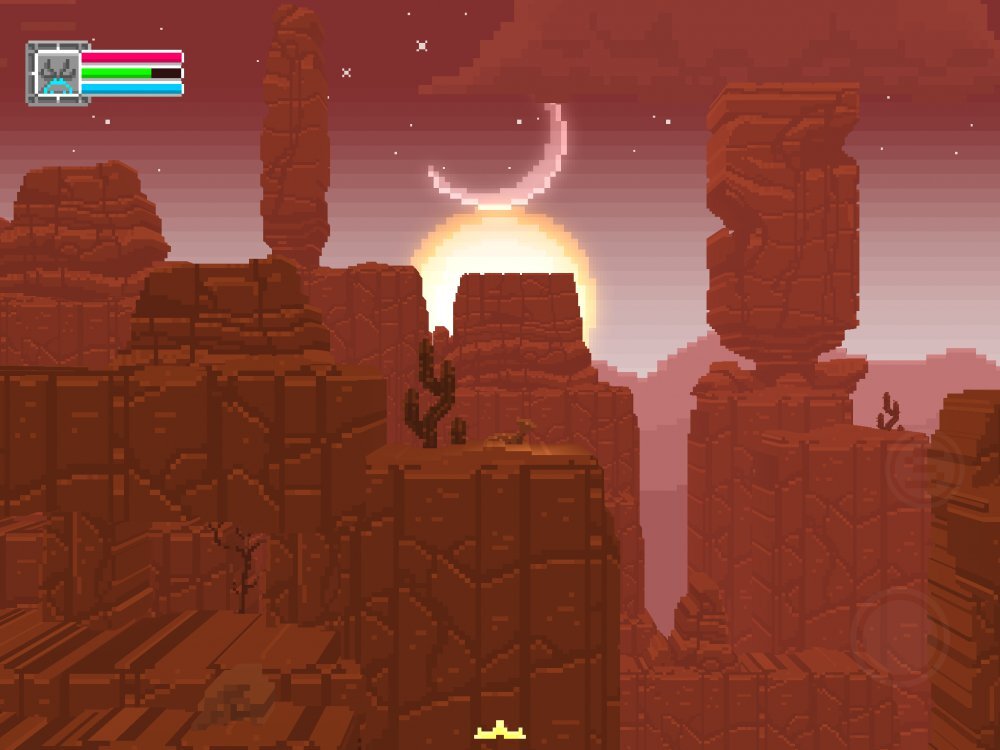Click the yellow crown-shaped marker
This screenshot has width=1000, height=750.
[499, 733]
